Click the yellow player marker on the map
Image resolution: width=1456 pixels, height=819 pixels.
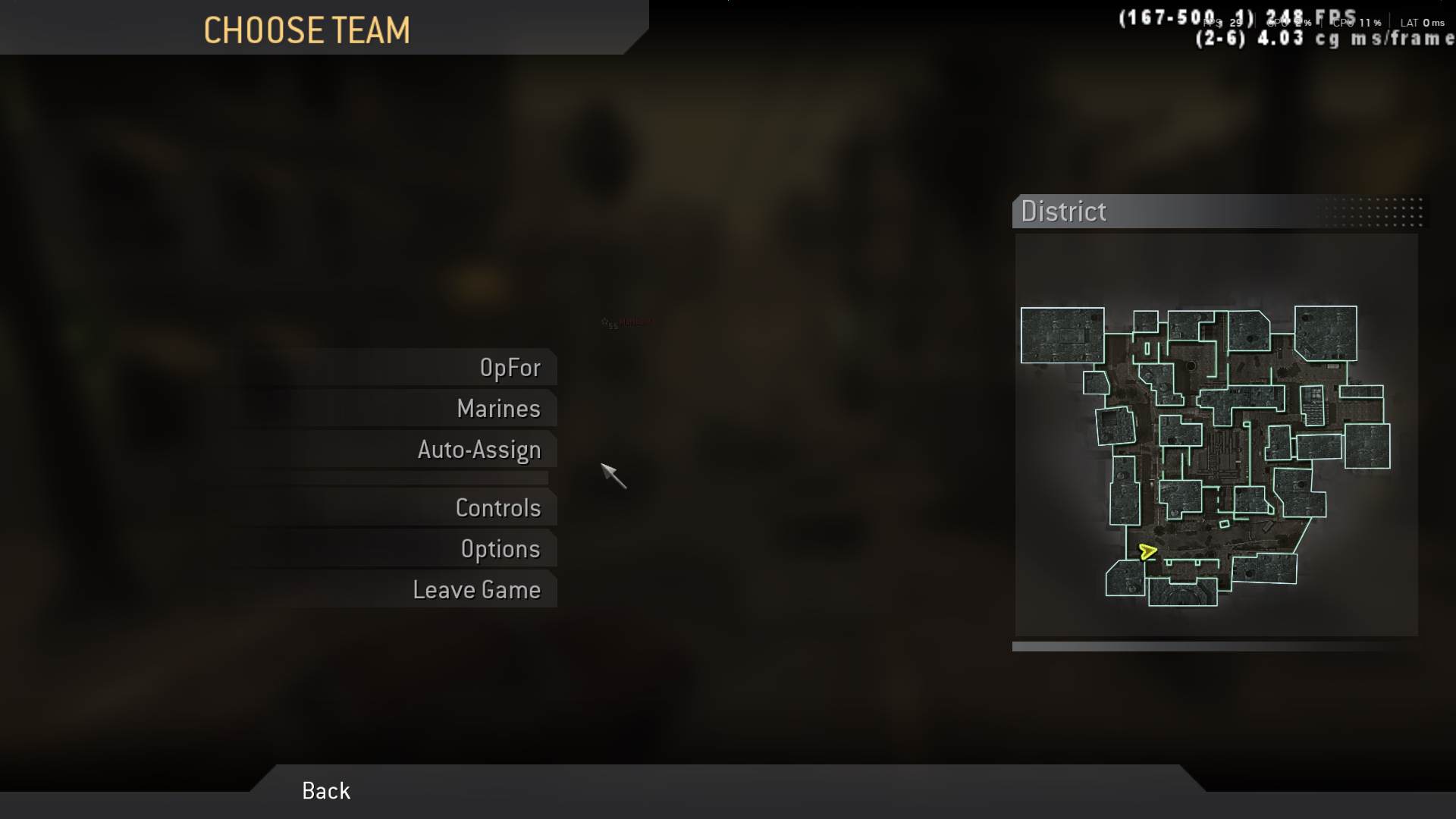coord(1147,553)
